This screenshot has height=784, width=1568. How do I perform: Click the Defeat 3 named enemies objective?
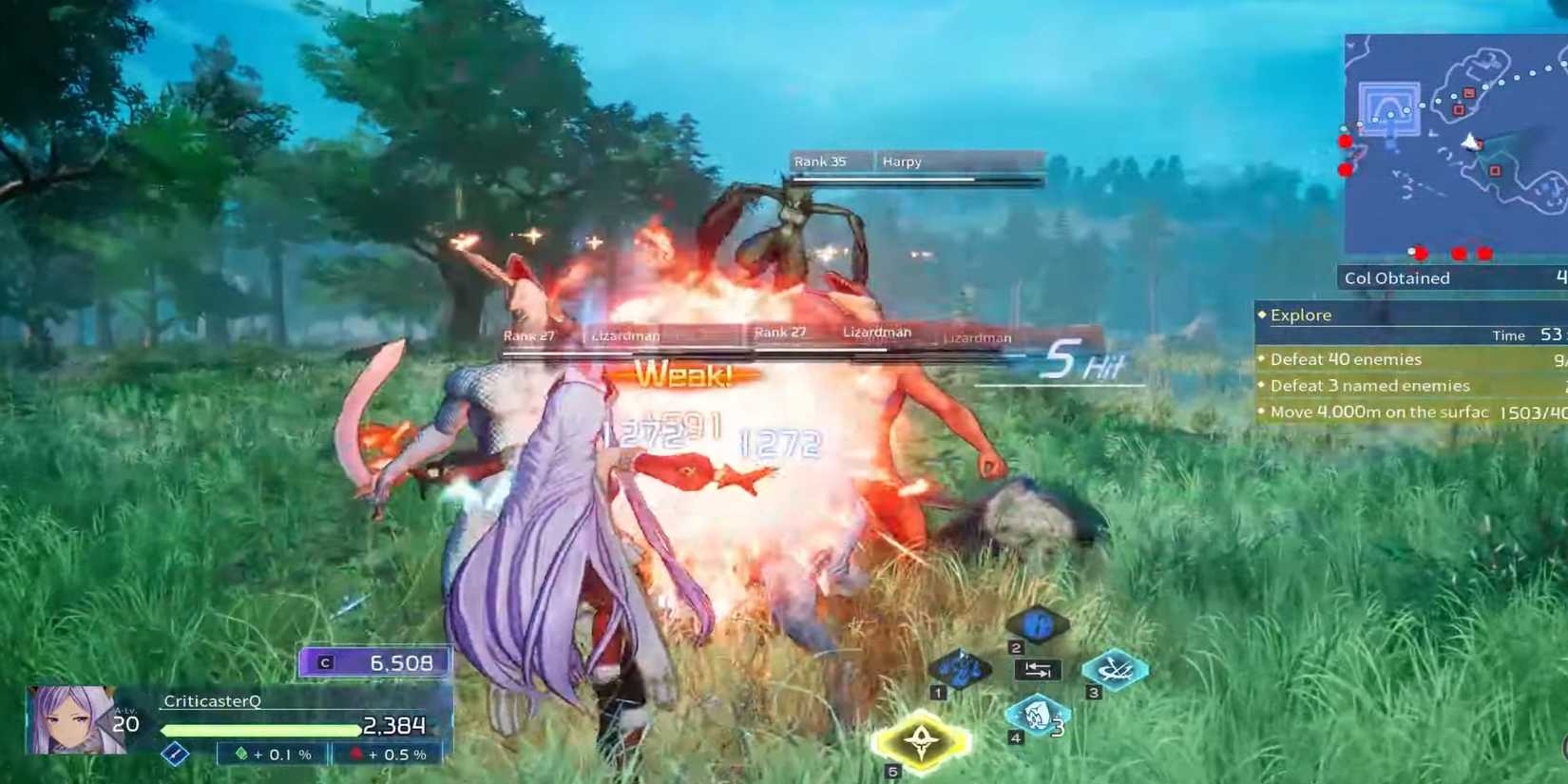1369,385
